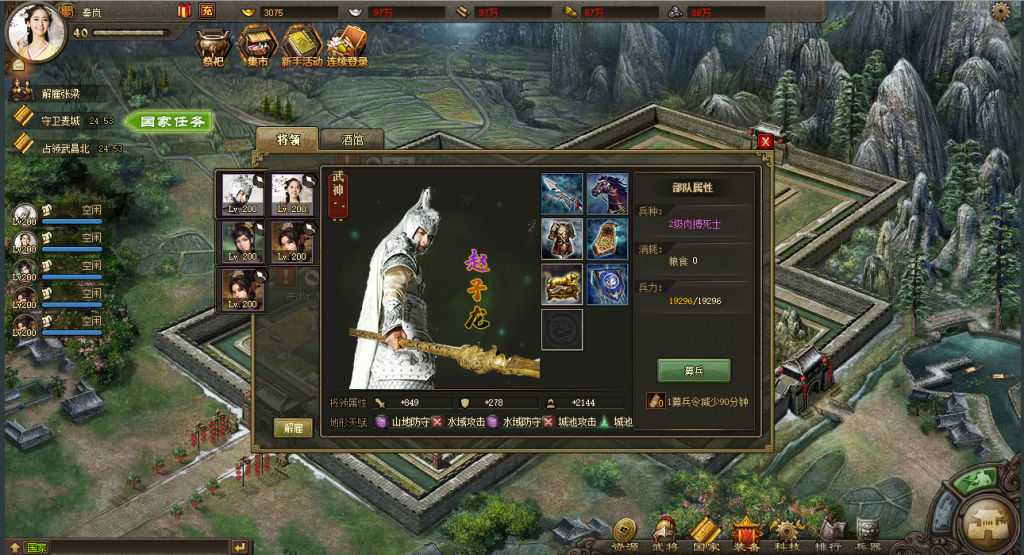Image resolution: width=1024 pixels, height=555 pixels.
Task: Dismiss the general with the 解雇 button
Action: coord(292,427)
